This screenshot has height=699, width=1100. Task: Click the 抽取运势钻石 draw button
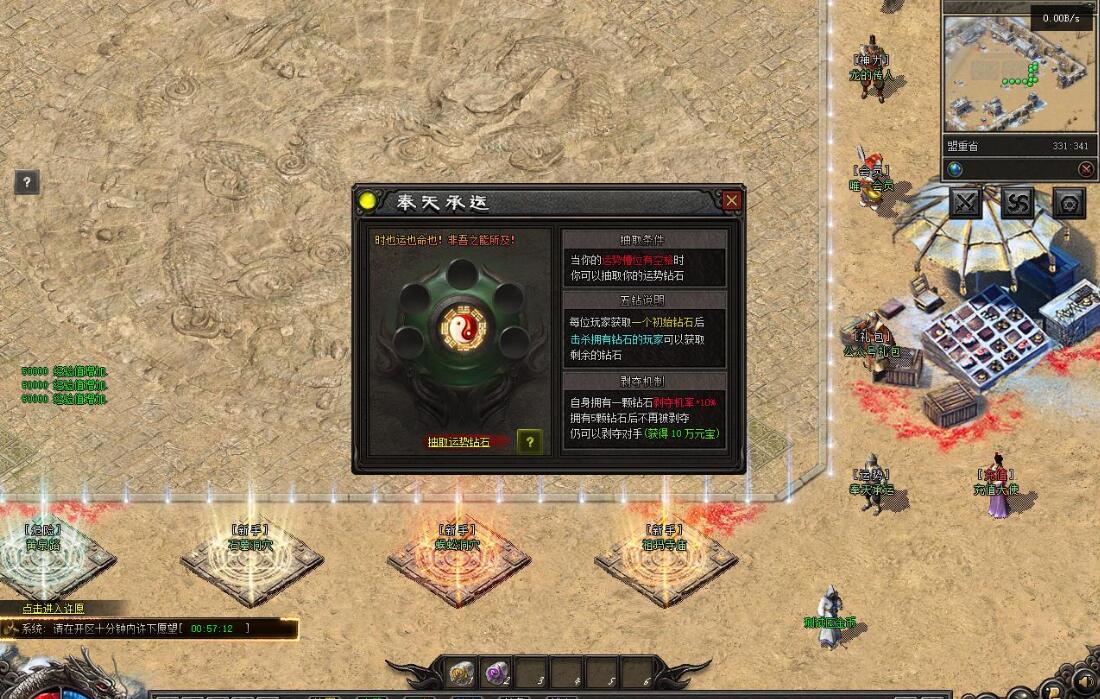click(x=459, y=442)
